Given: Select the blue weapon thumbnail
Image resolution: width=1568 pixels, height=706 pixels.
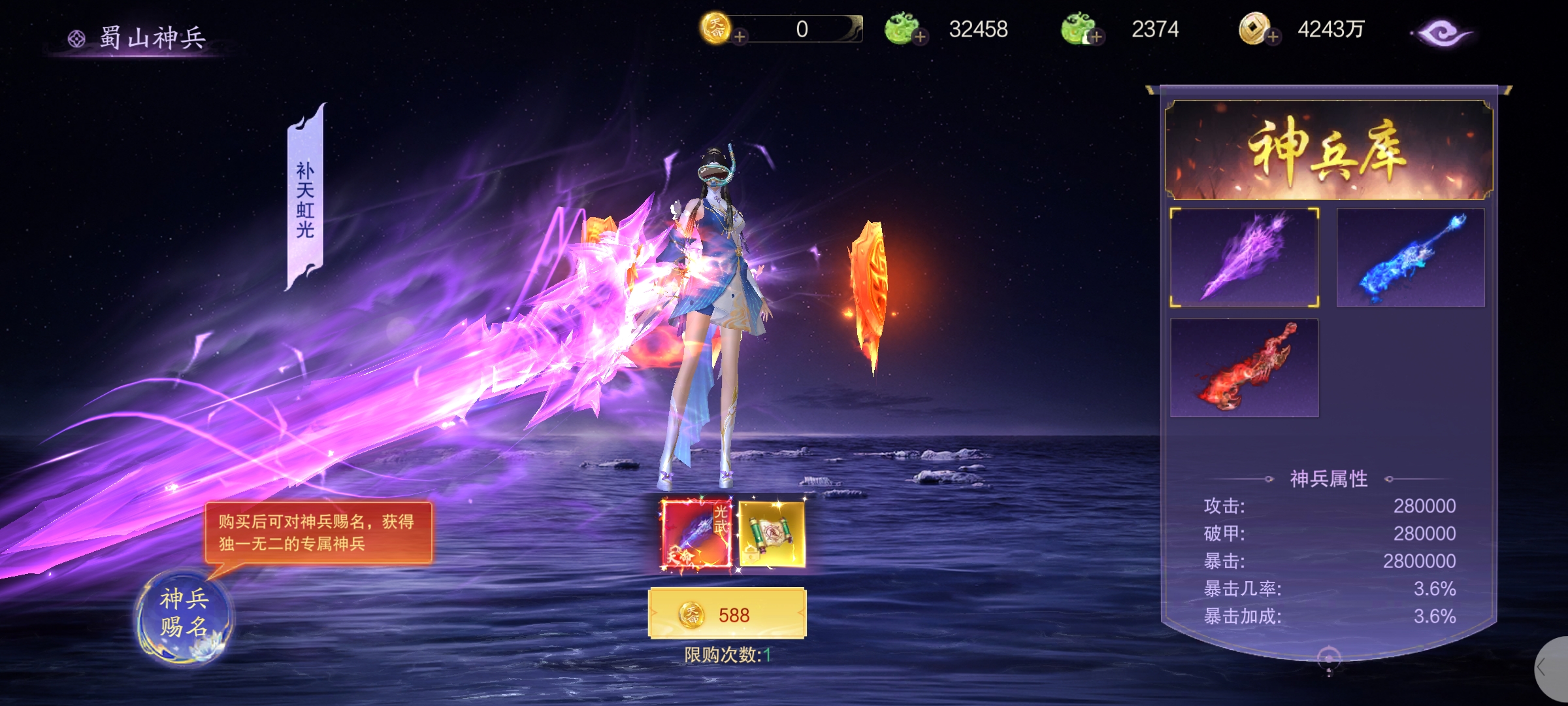Looking at the screenshot, I should [x=1411, y=258].
